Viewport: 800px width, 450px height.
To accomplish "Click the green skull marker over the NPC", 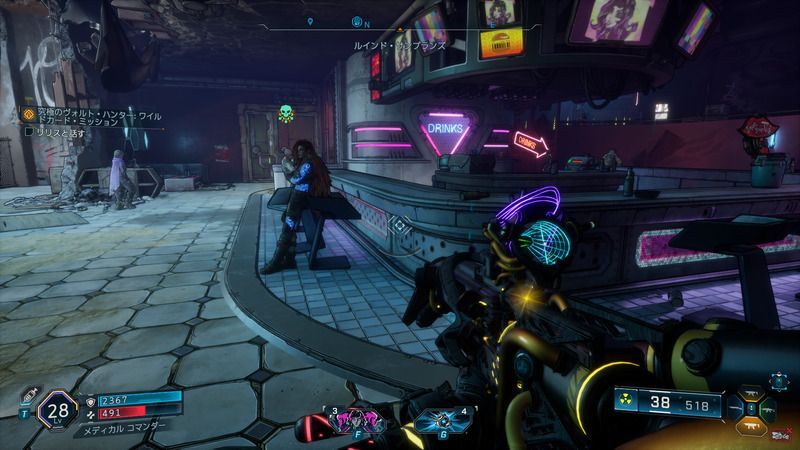I will (285, 113).
